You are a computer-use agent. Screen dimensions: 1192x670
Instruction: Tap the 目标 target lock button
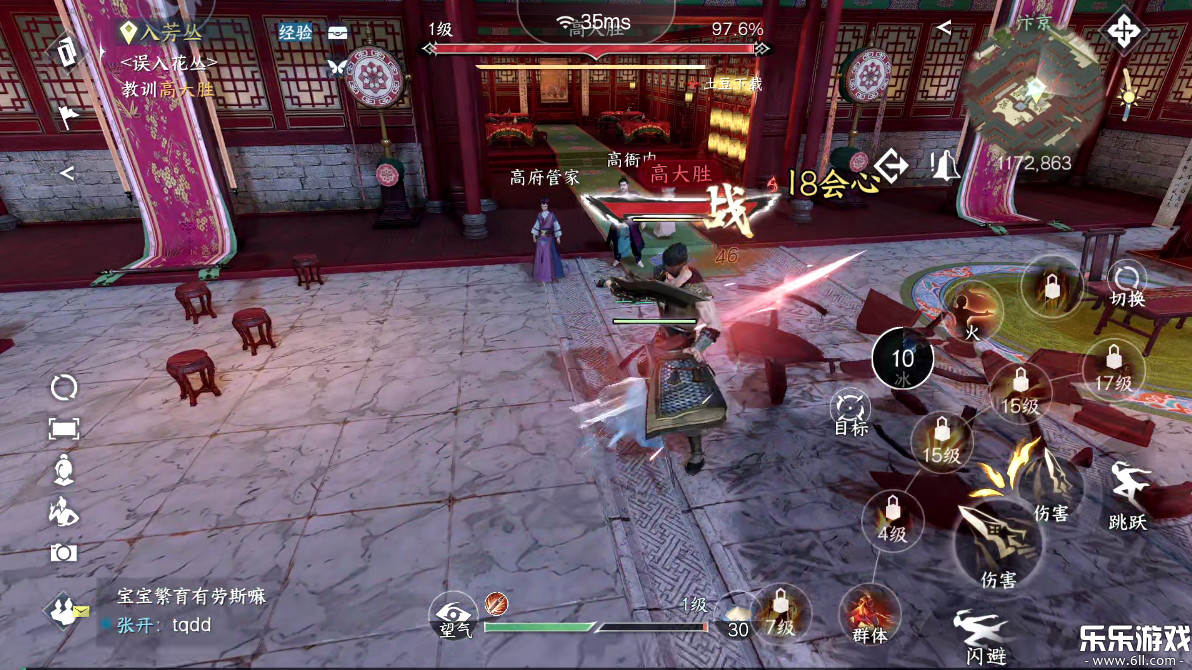click(851, 412)
